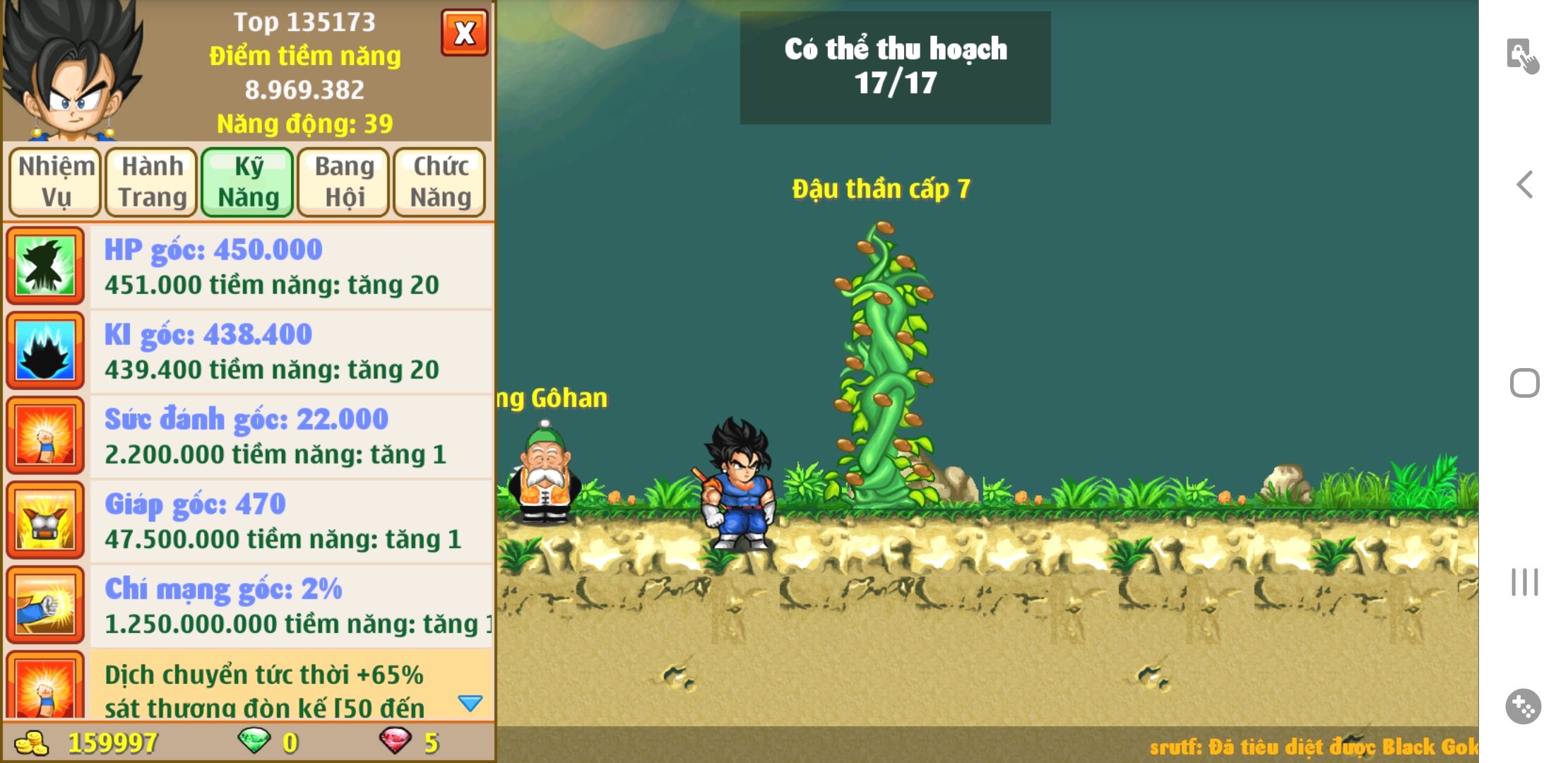Upgrade the HP gốc stat row
This screenshot has height=763, width=1568.
[290, 267]
